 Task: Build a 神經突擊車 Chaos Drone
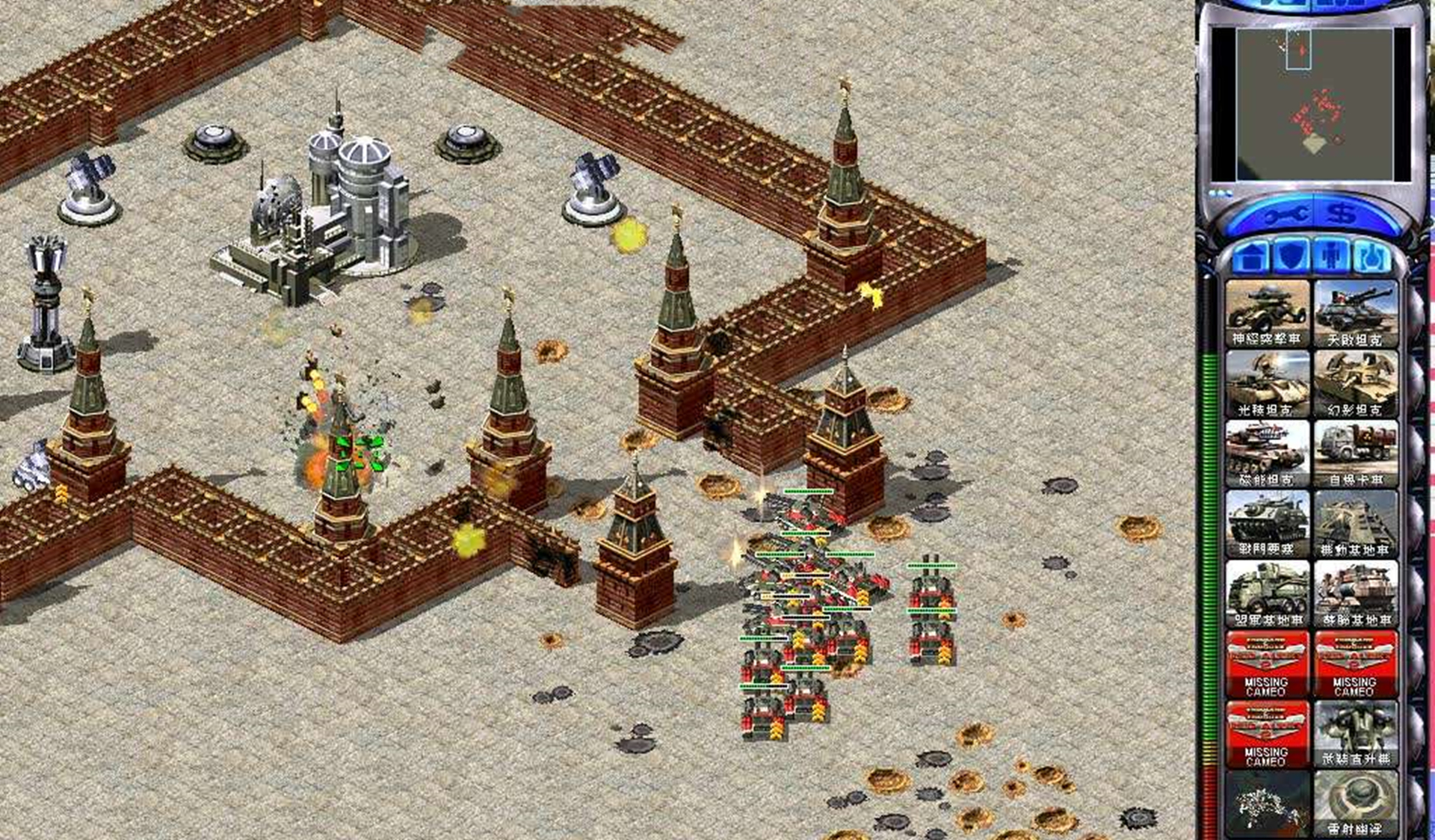coord(1267,314)
